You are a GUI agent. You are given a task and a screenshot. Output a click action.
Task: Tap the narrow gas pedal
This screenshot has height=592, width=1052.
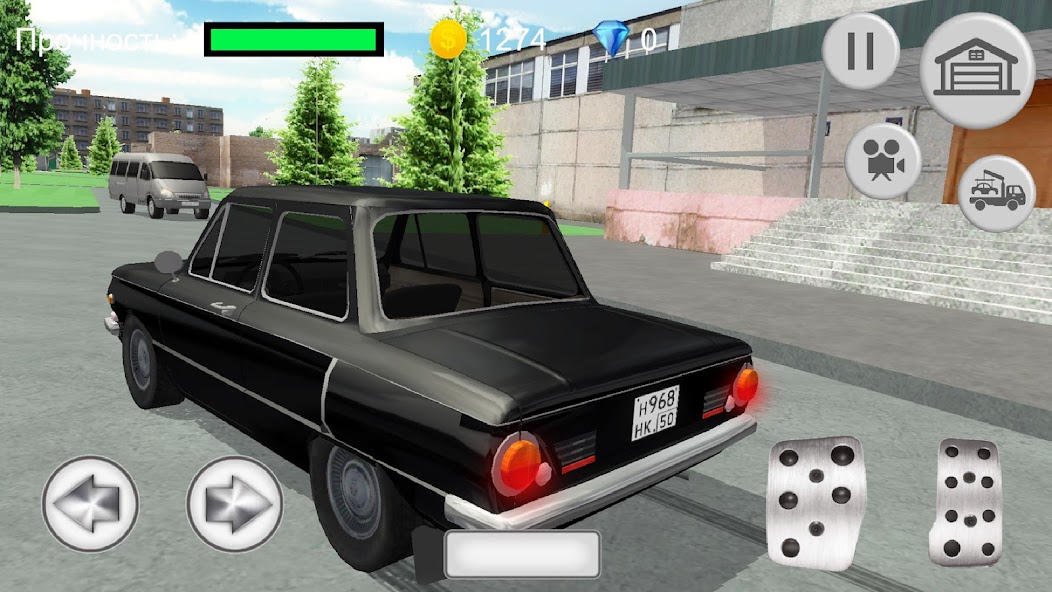[965, 500]
